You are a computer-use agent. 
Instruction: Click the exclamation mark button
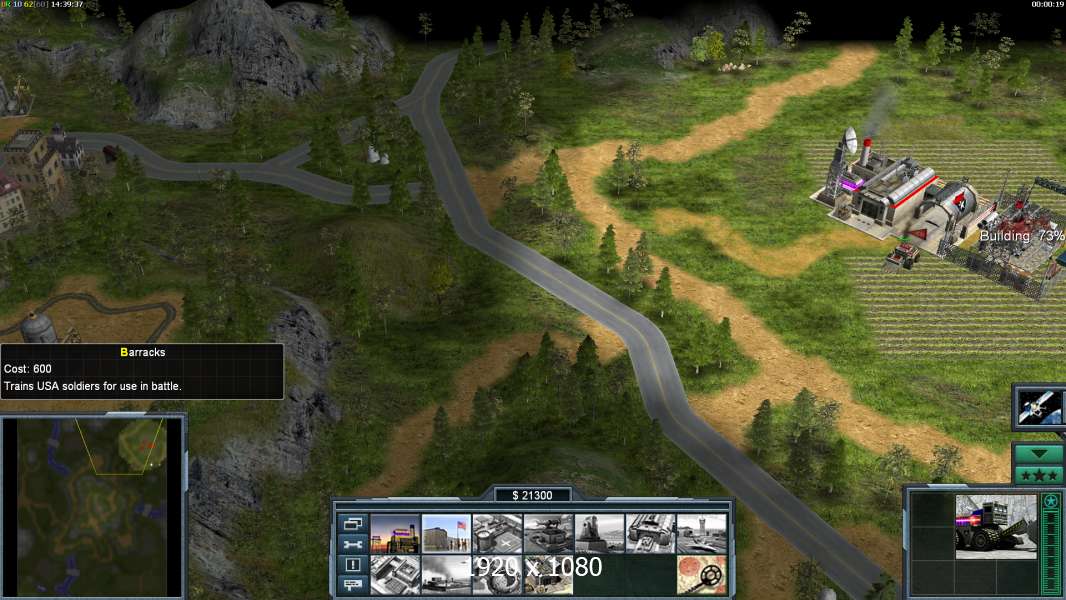coord(352,565)
